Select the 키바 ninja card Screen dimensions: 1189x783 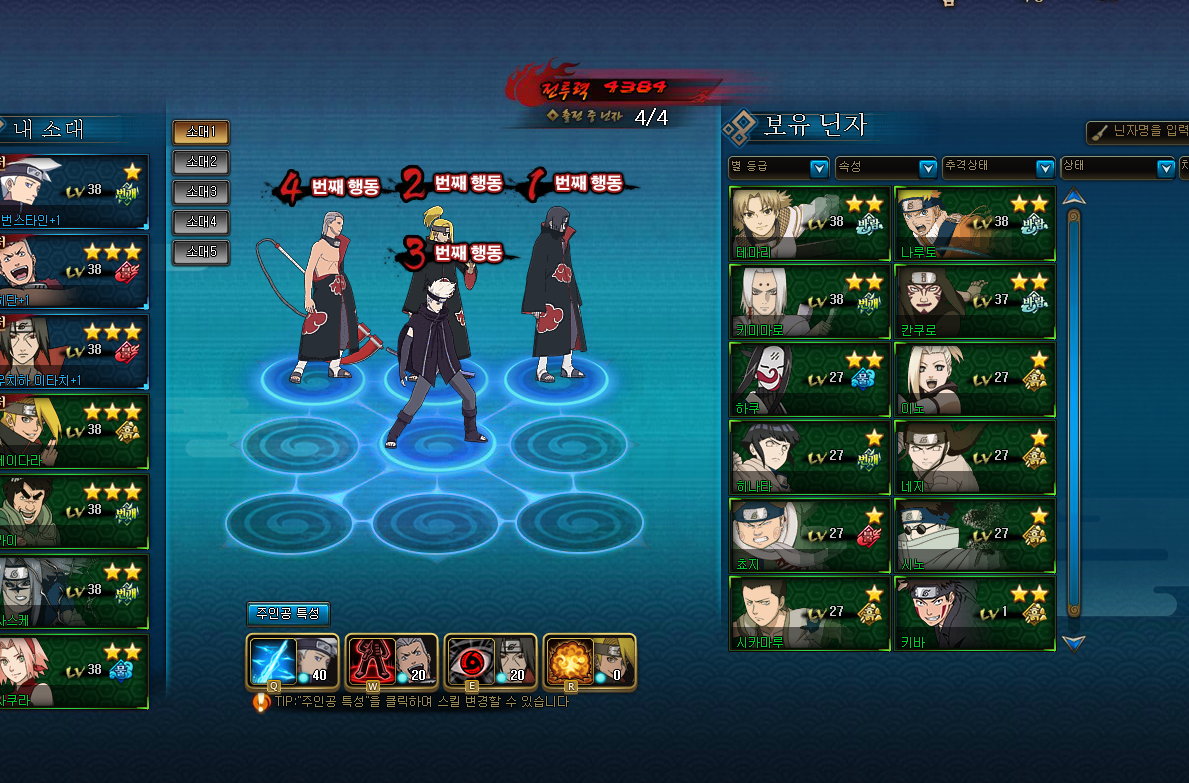974,614
